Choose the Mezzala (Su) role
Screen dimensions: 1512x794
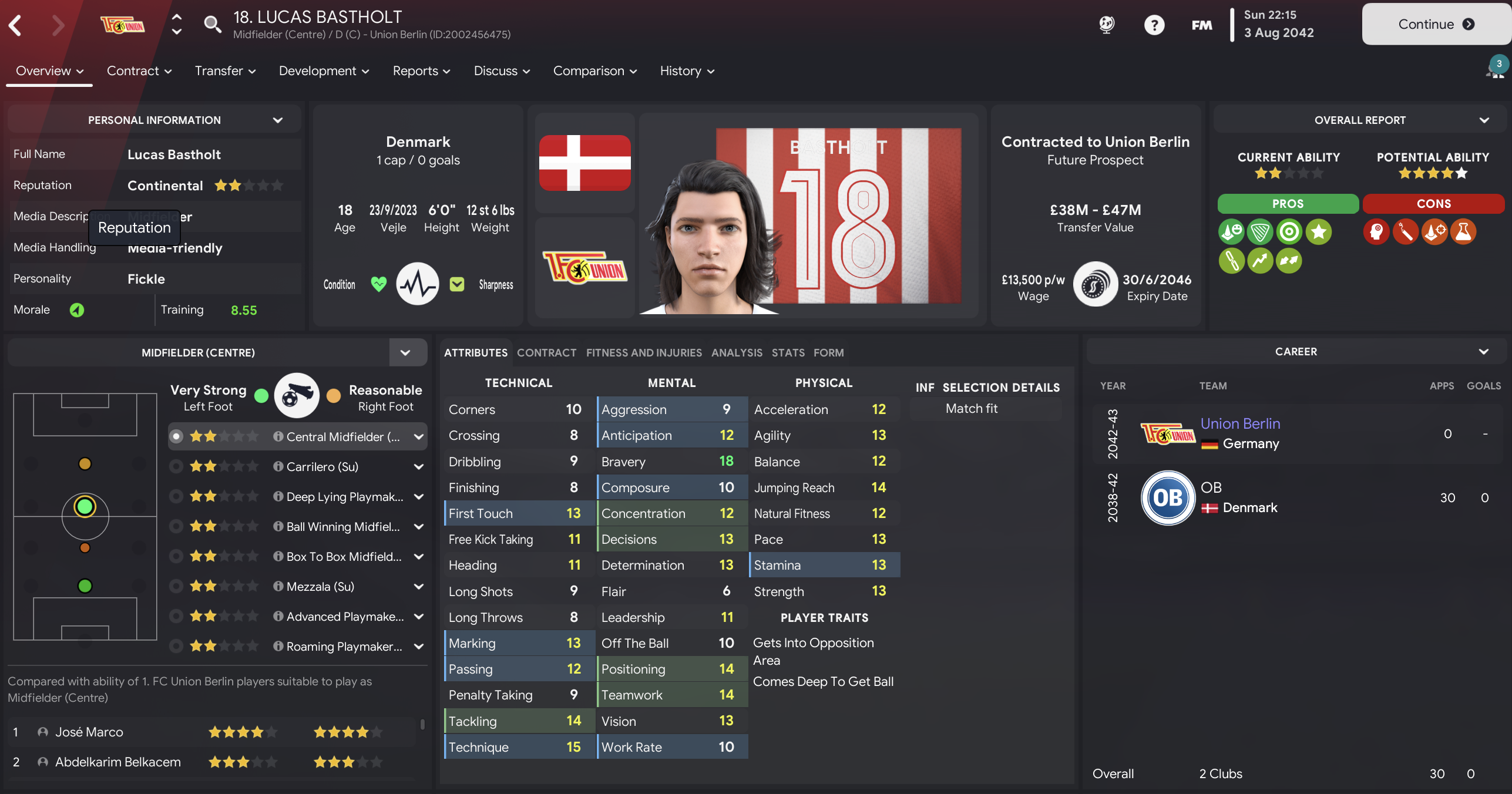tap(320, 587)
